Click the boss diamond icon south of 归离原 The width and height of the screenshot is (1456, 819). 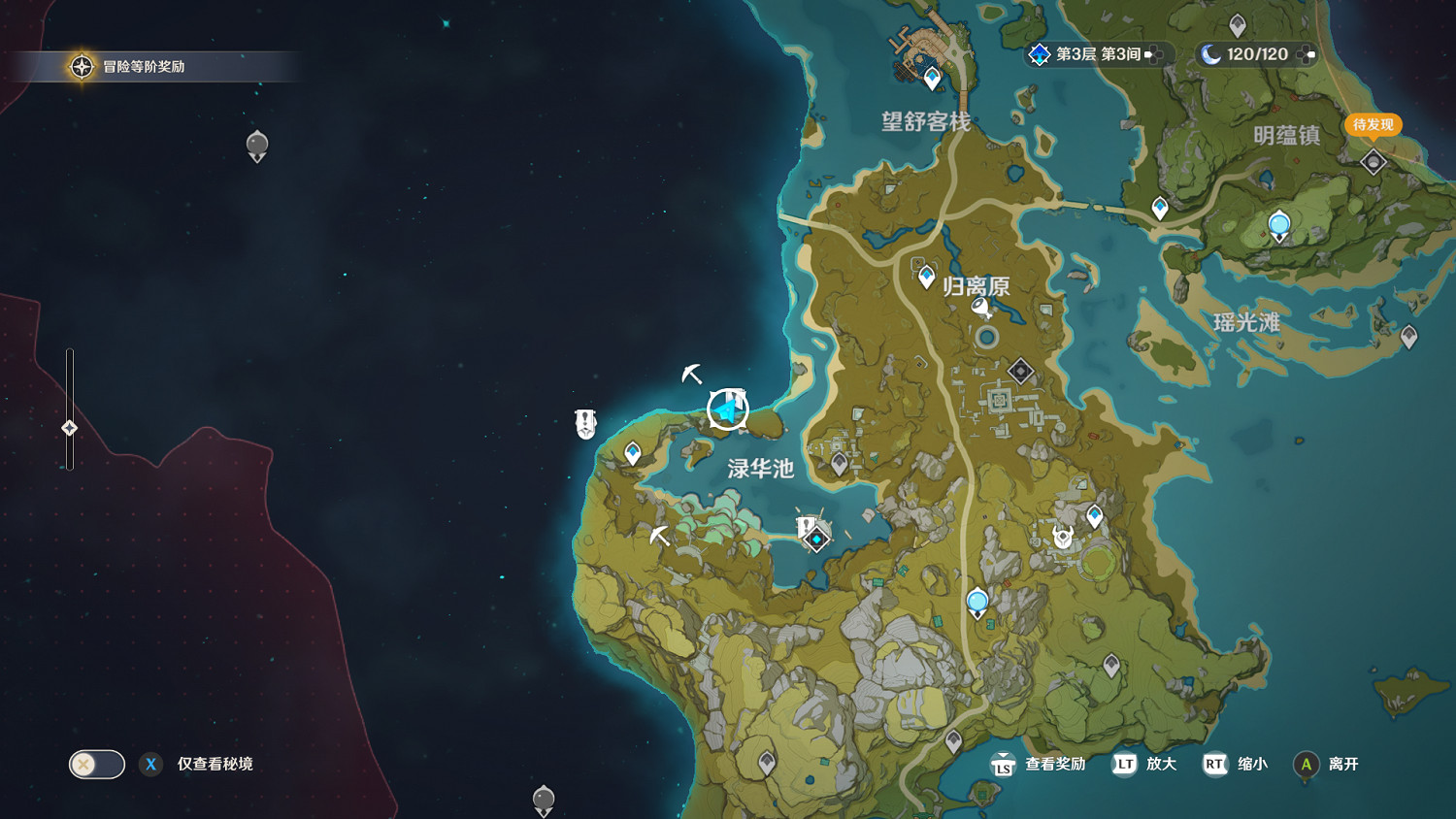[x=1019, y=371]
